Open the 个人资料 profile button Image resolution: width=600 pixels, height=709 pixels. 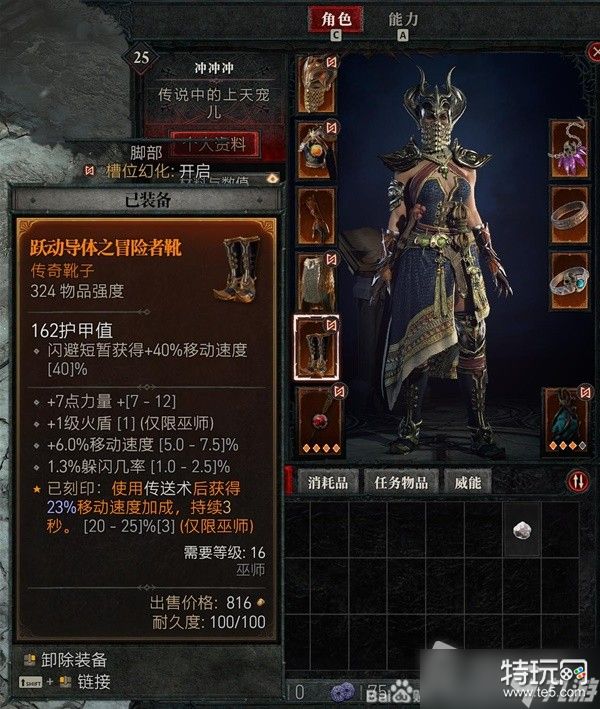point(214,144)
